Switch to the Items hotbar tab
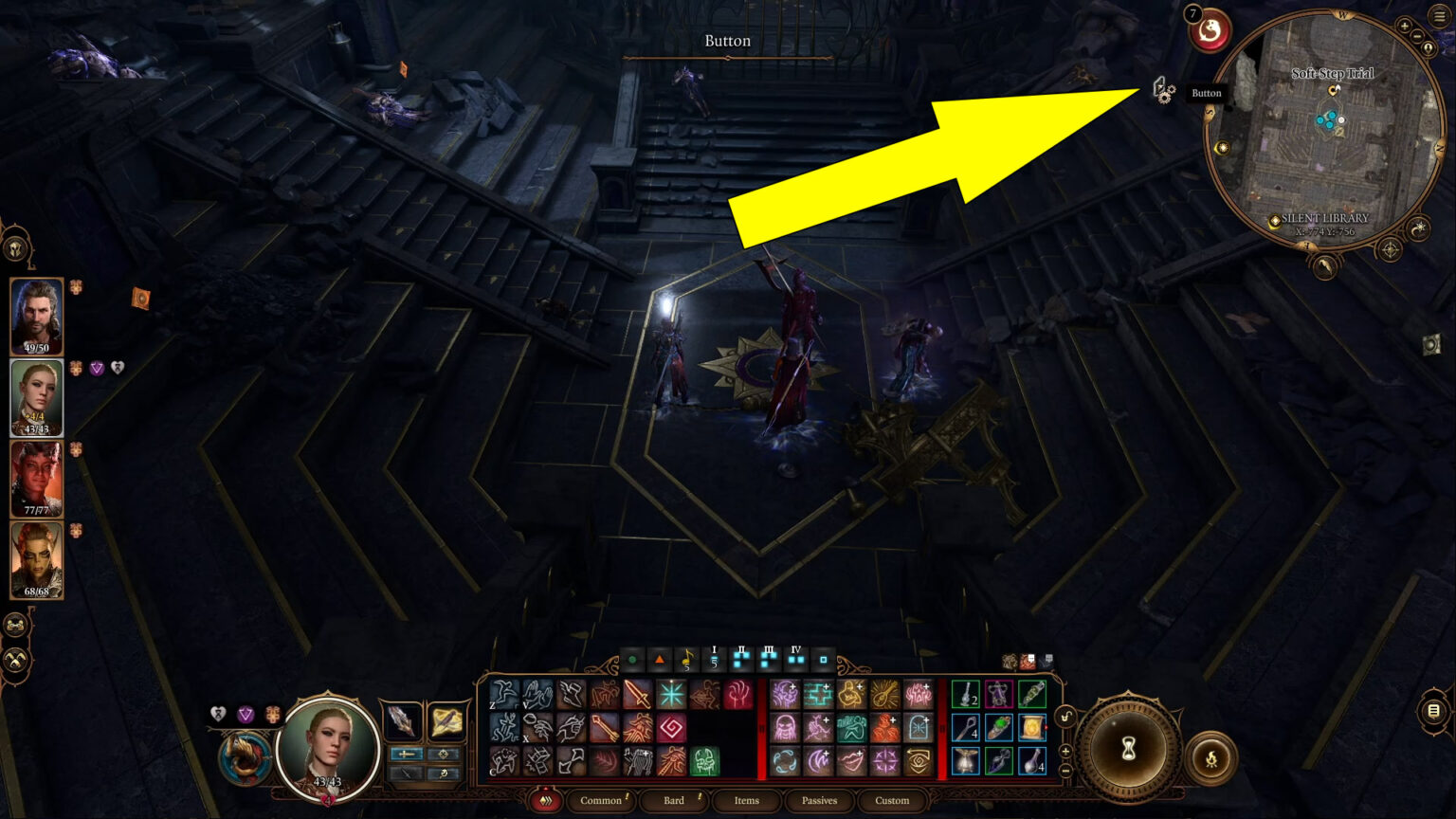The image size is (1456, 819). (x=747, y=801)
